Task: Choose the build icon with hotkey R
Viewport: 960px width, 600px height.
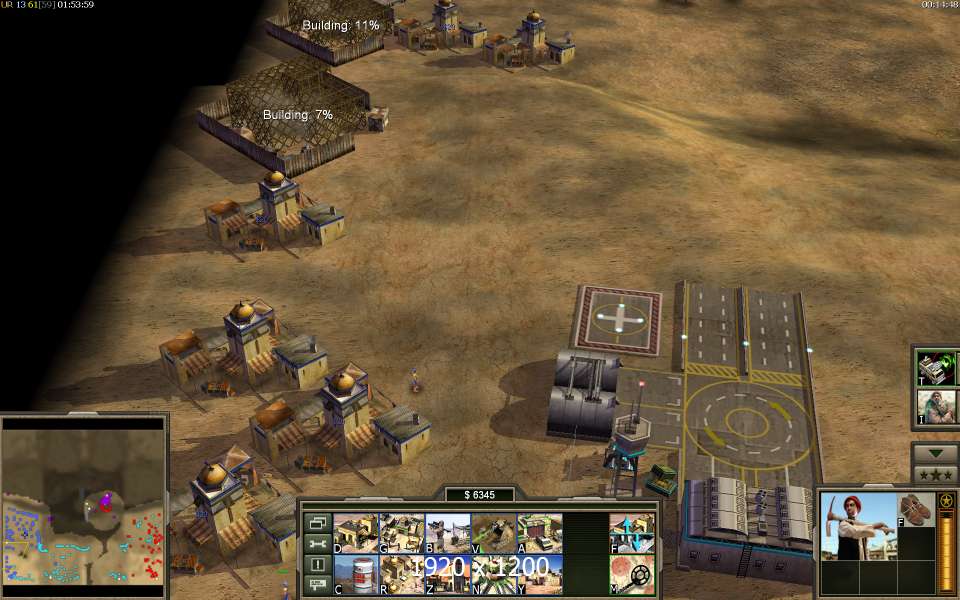Action: (x=402, y=574)
